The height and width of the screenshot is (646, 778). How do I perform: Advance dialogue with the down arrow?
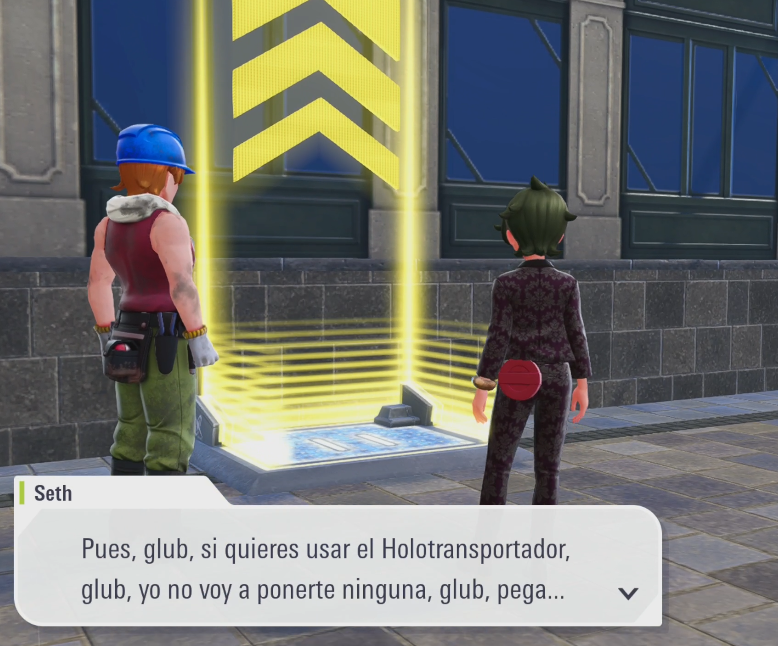pyautogui.click(x=628, y=593)
